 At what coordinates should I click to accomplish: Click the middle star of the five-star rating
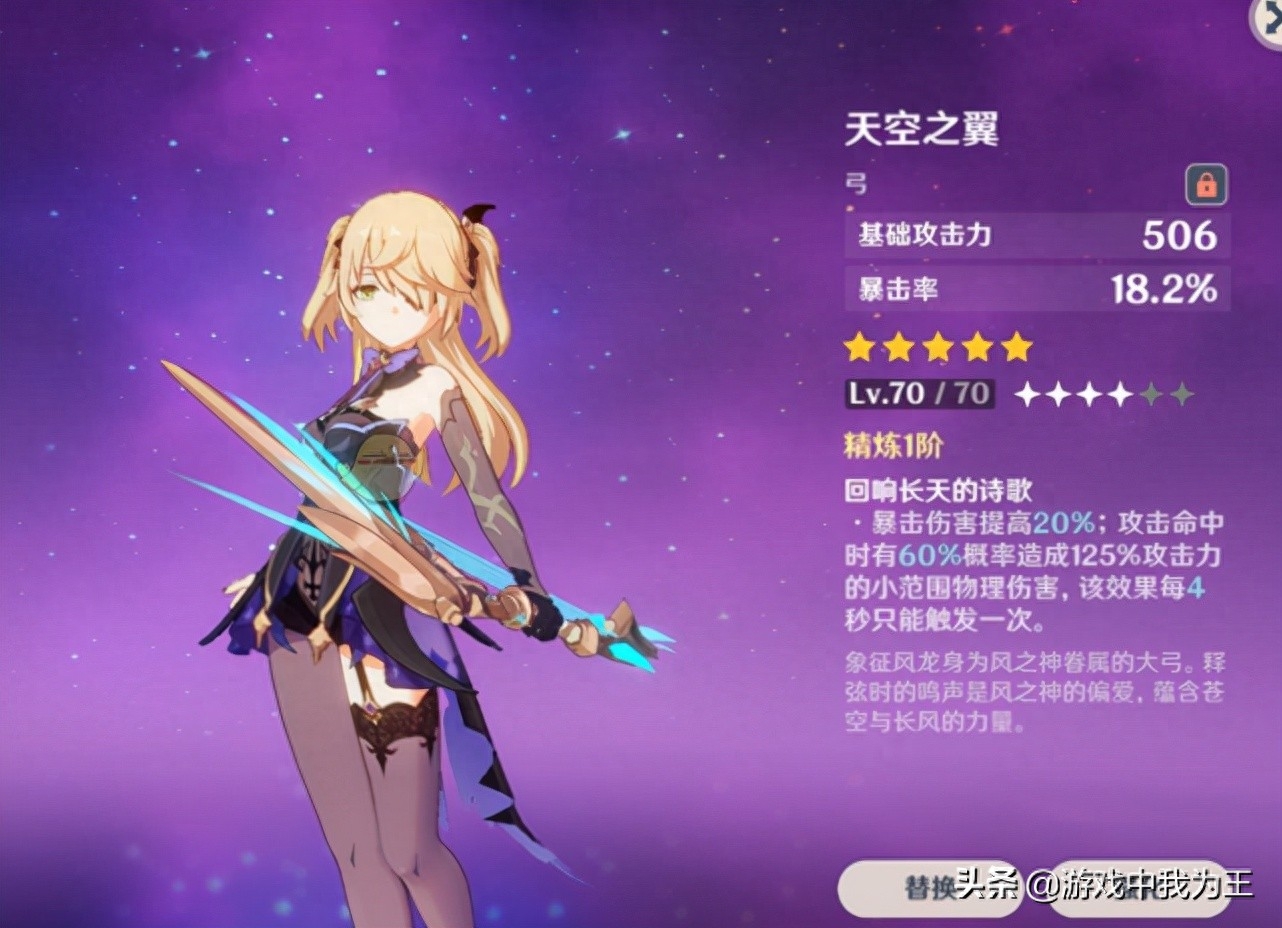coord(937,347)
